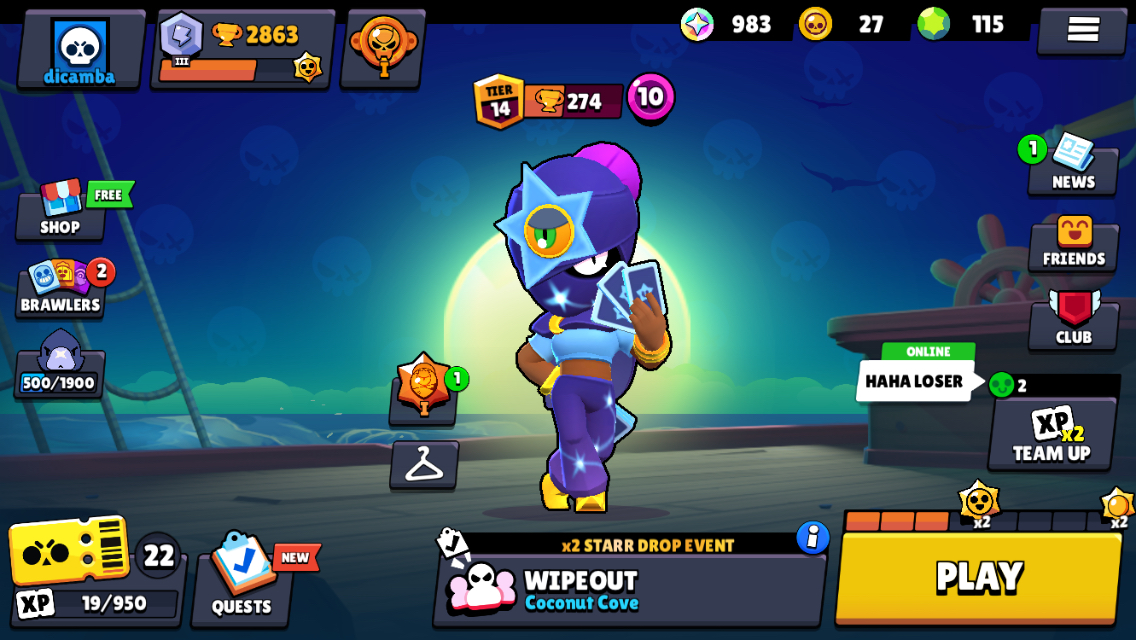Show x2 Starr Drop Event info
Screen dimensions: 1136x640
pyautogui.click(x=813, y=538)
